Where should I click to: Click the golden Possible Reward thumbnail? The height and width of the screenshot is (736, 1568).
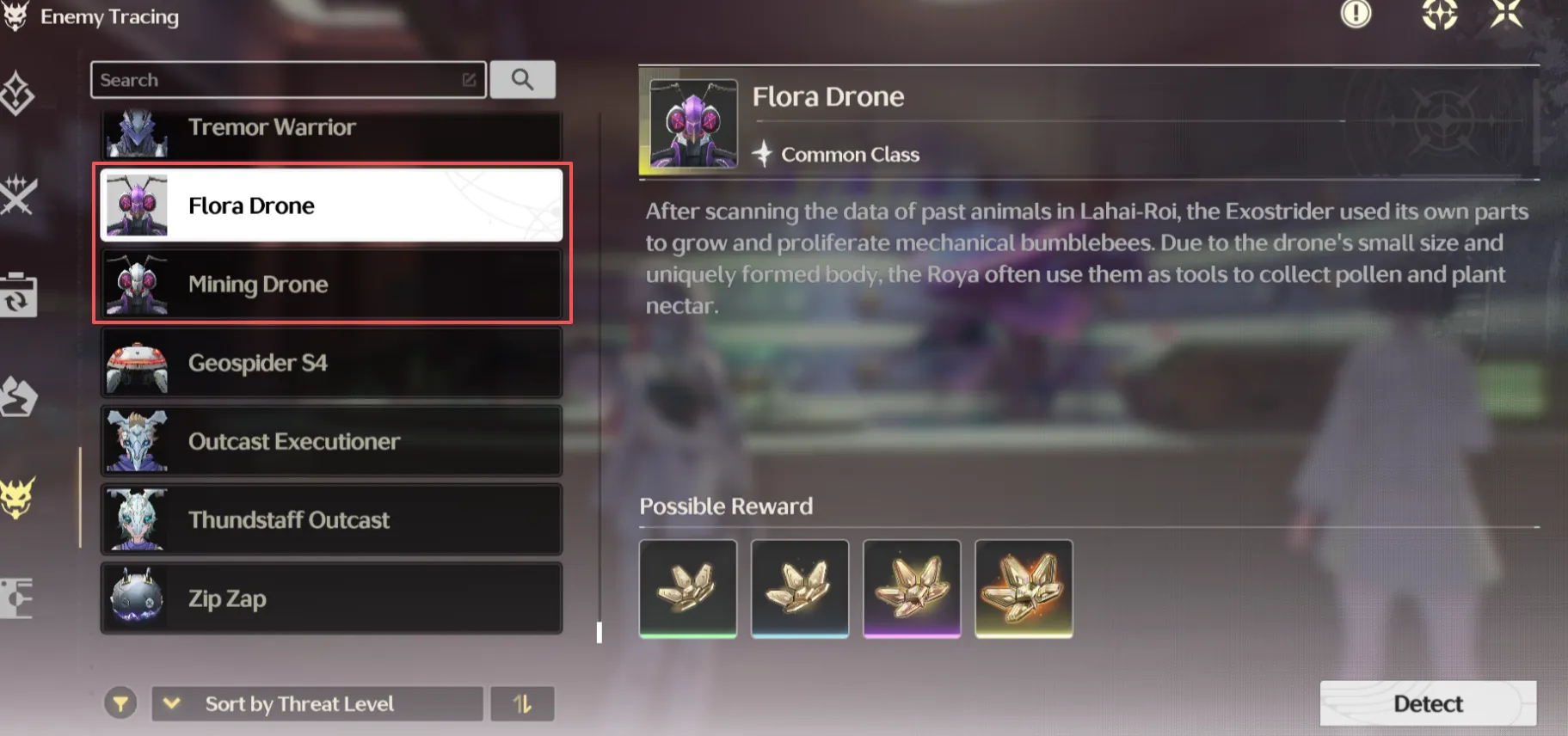pyautogui.click(x=1023, y=588)
